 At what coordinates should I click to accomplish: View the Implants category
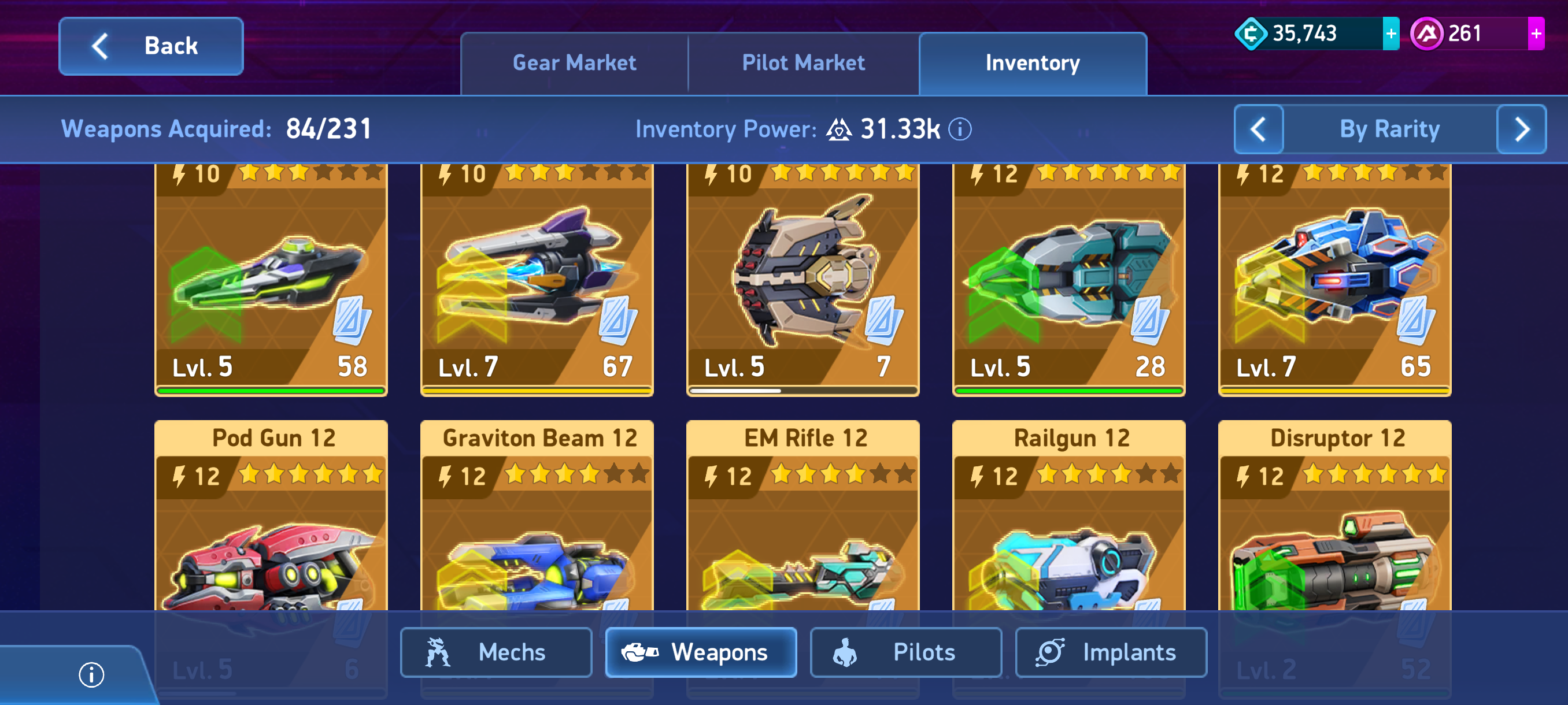1110,652
